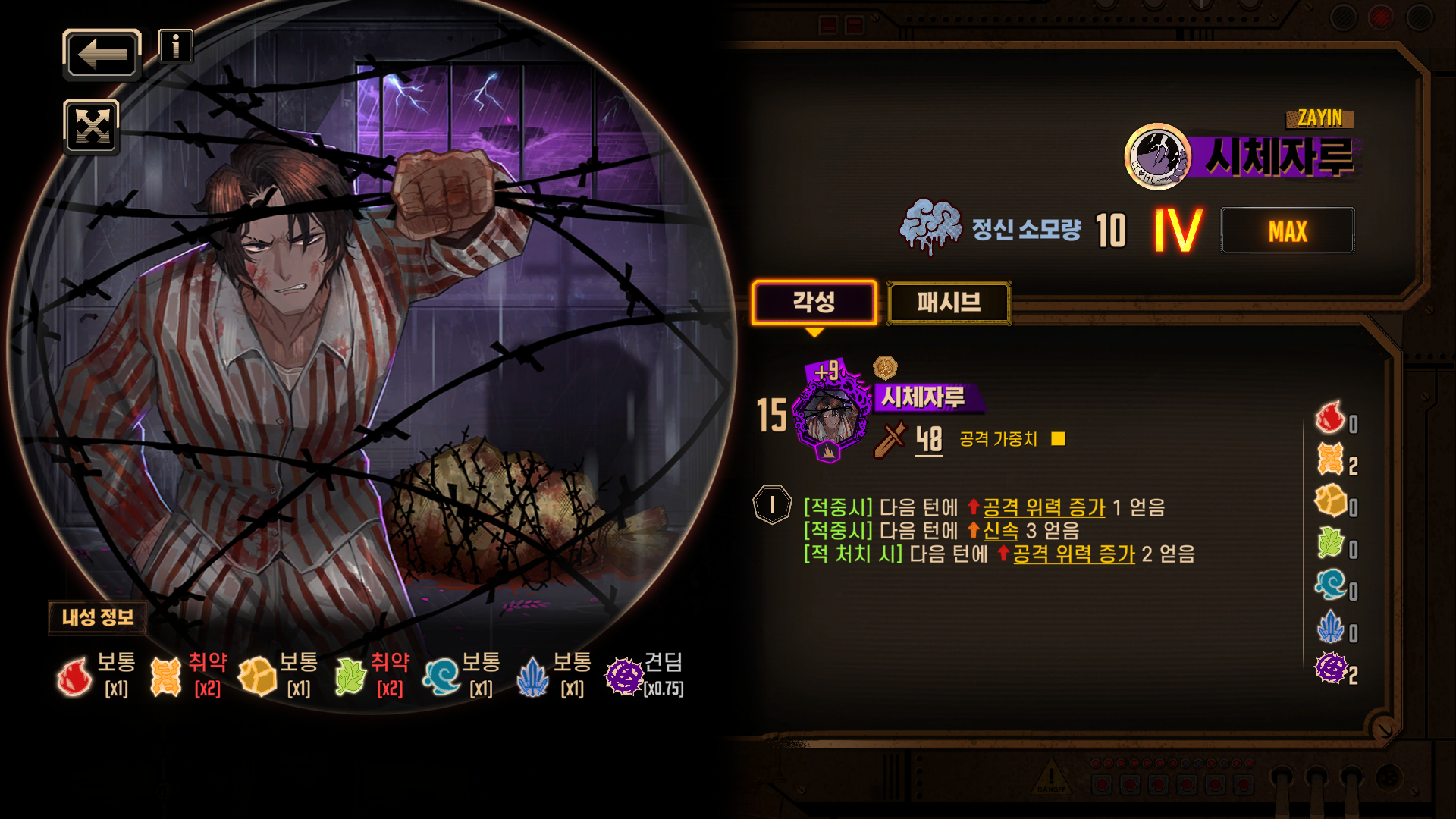Click the 시체자루 E.G.O title emblem
This screenshot has height=819, width=1456.
(x=1157, y=157)
